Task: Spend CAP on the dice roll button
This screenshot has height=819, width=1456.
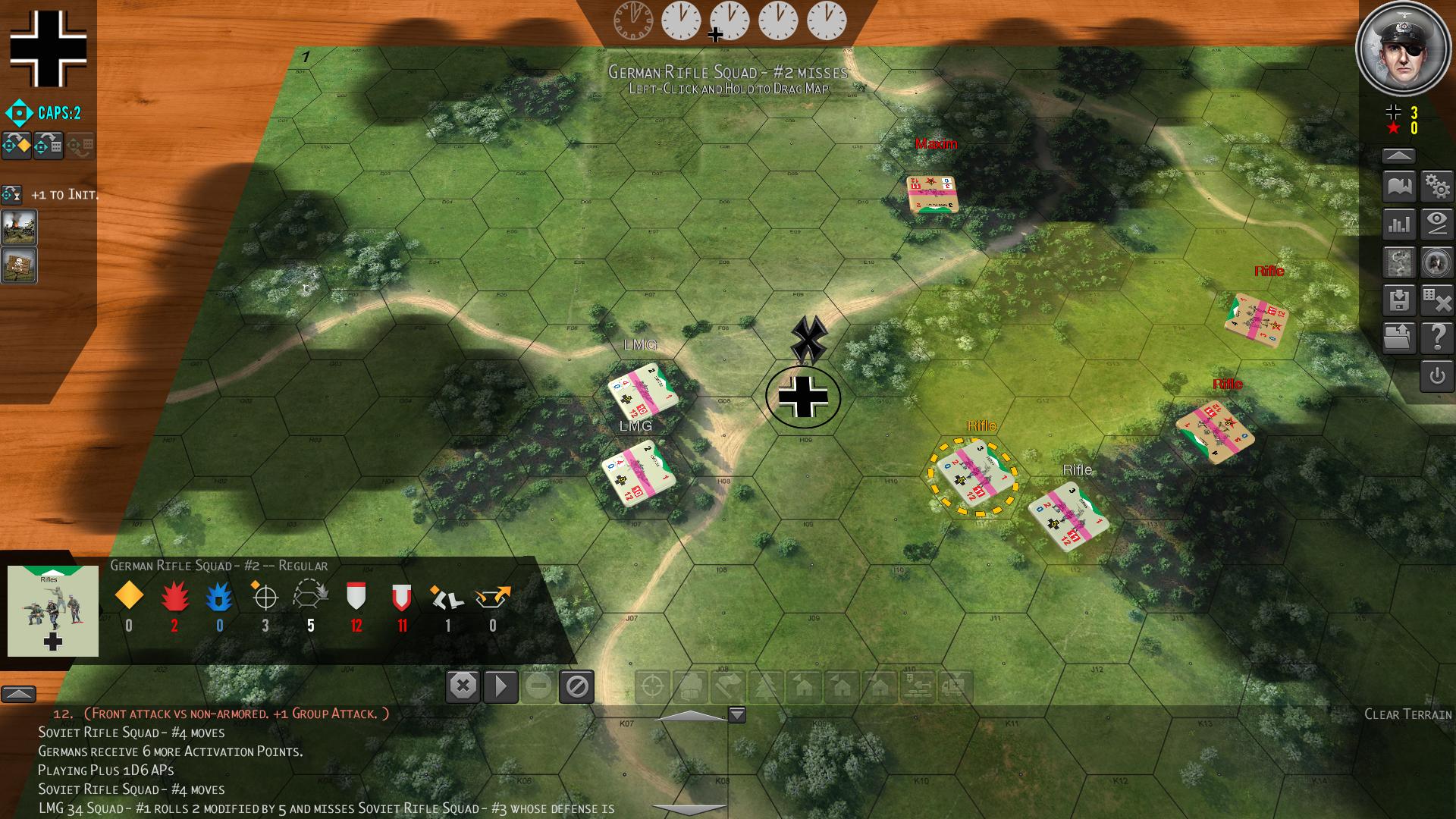Action: (x=49, y=146)
